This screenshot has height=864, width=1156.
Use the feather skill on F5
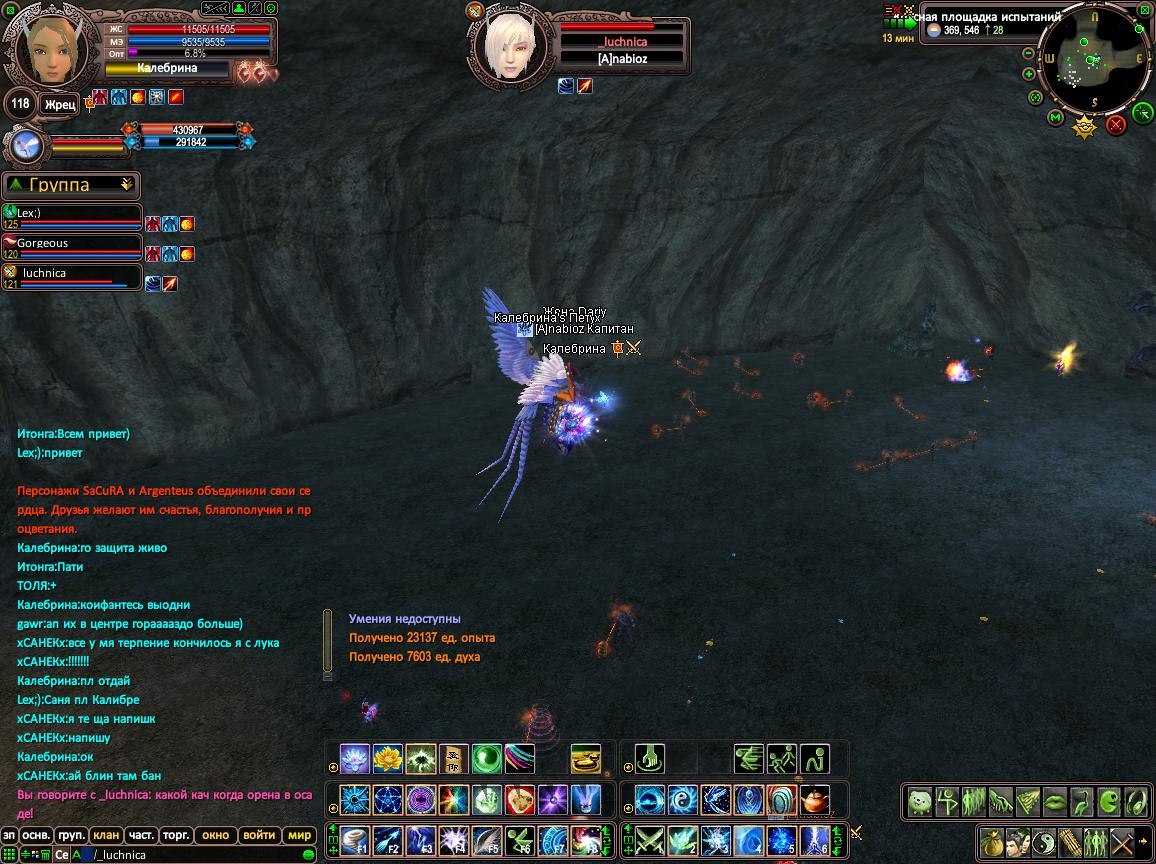(487, 839)
